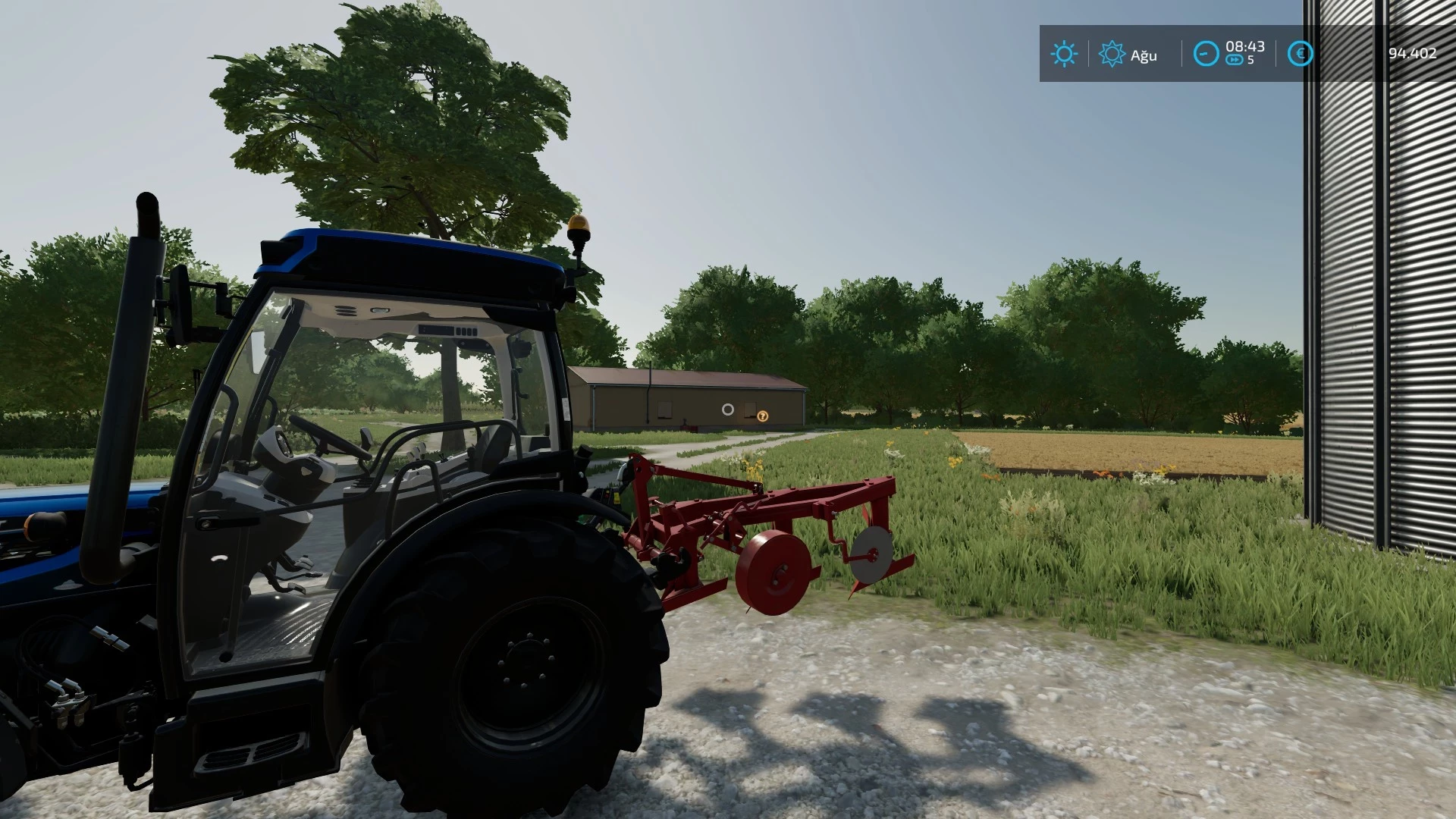Open the orange question mark help marker
Viewport: 1456px width, 819px height.
(762, 416)
